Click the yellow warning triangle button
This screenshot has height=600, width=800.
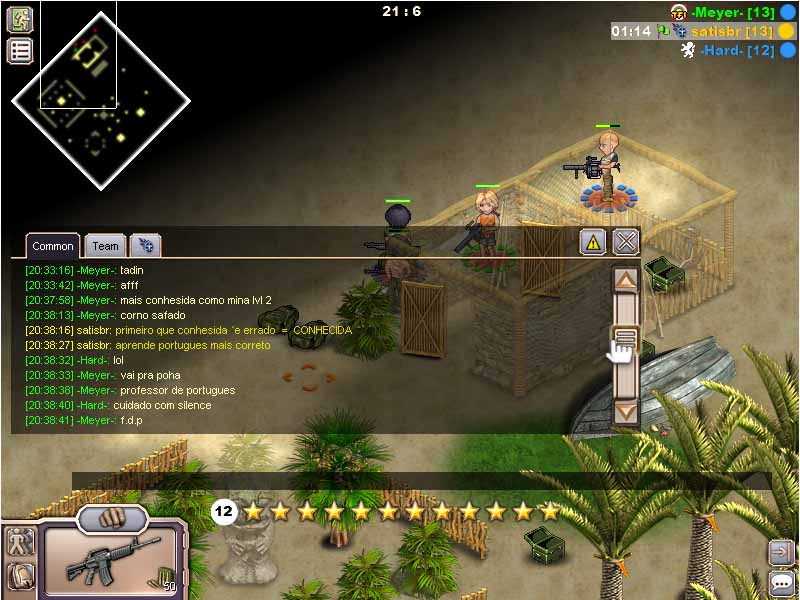click(x=593, y=241)
